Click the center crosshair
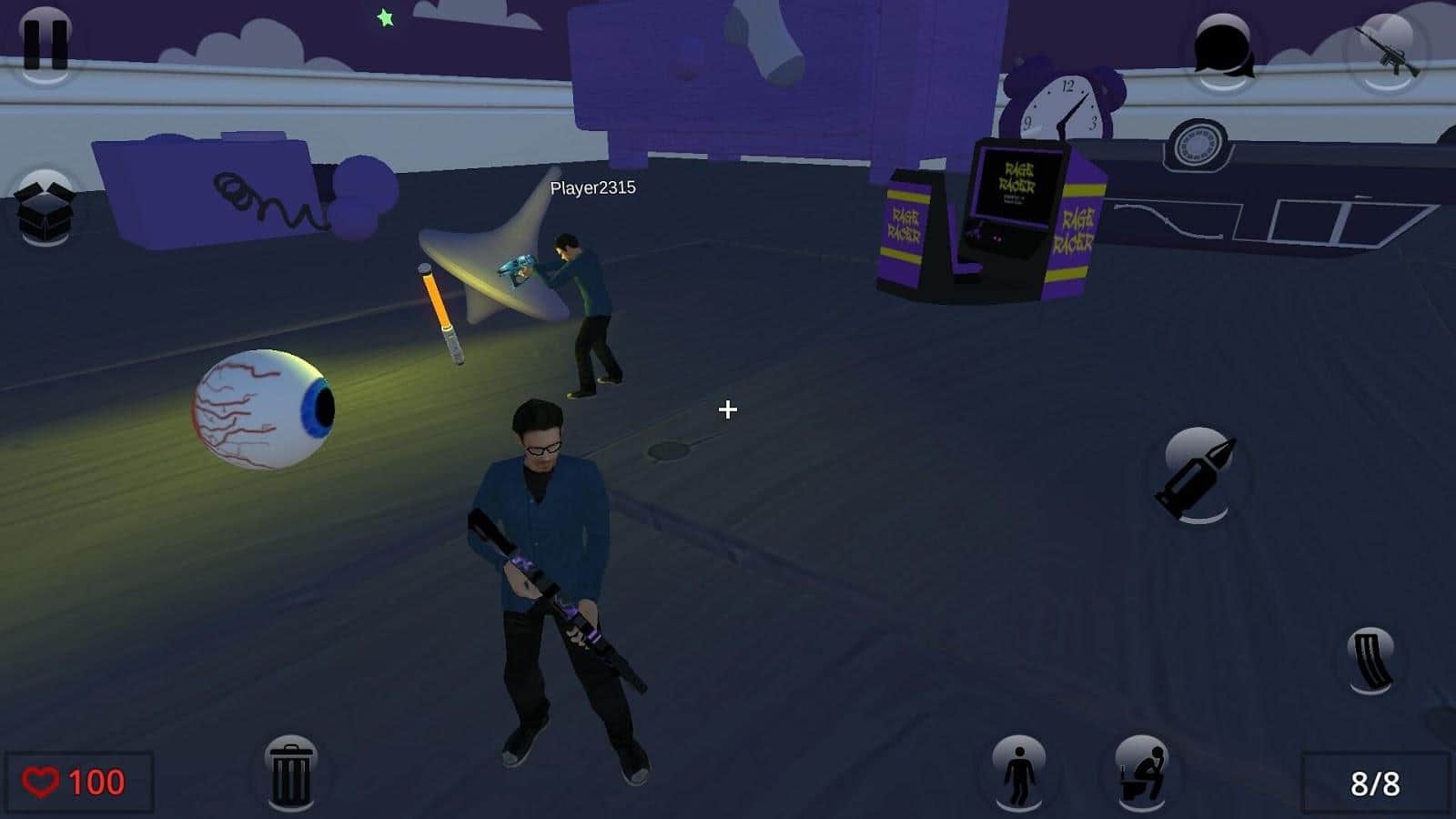This screenshot has width=1456, height=819. click(x=727, y=411)
